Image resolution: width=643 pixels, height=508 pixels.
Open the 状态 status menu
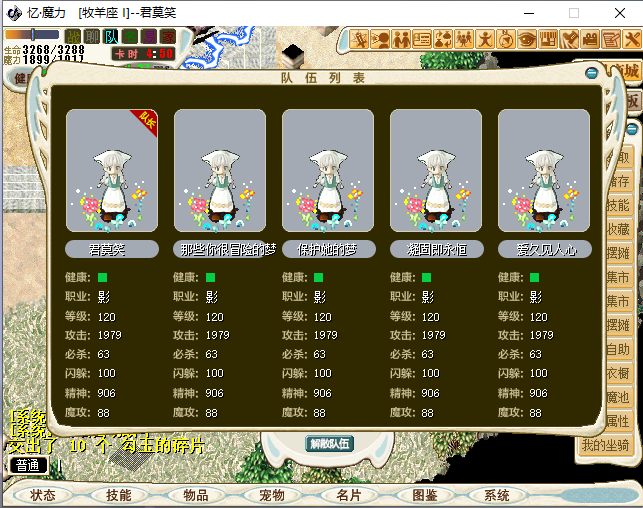[x=43, y=495]
